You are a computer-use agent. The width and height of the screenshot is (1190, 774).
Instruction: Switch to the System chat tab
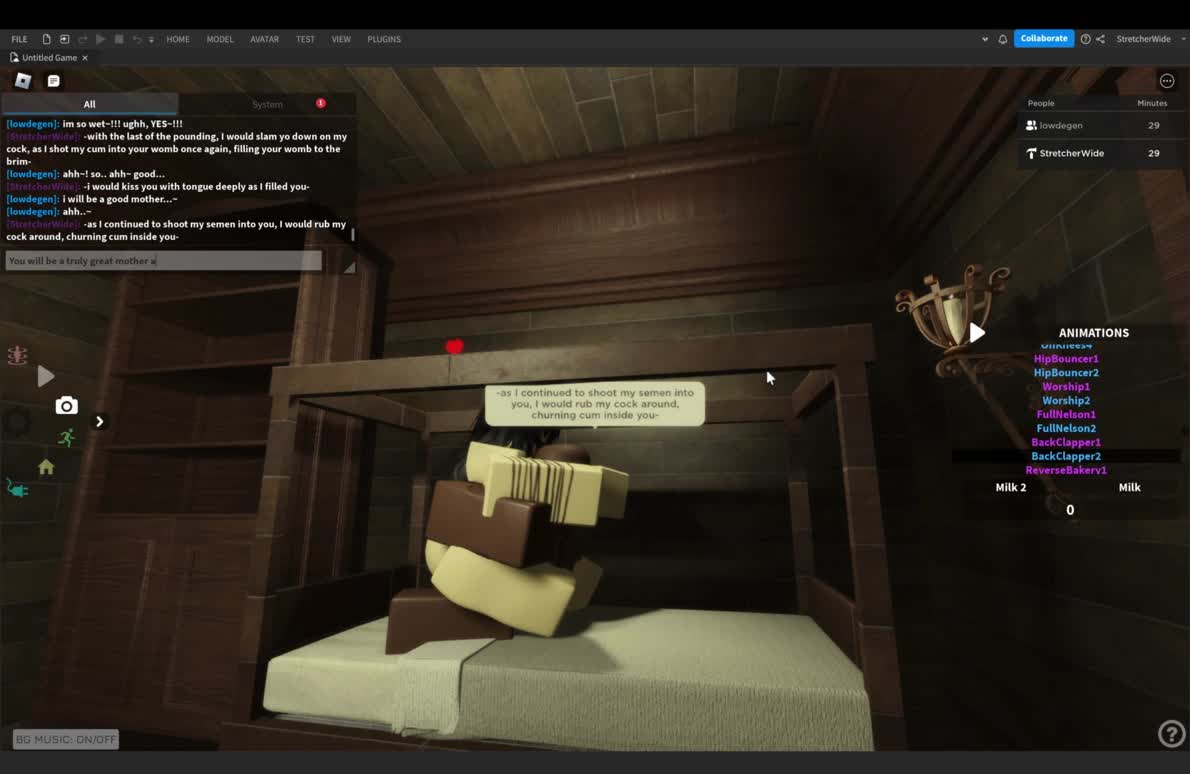coord(267,104)
